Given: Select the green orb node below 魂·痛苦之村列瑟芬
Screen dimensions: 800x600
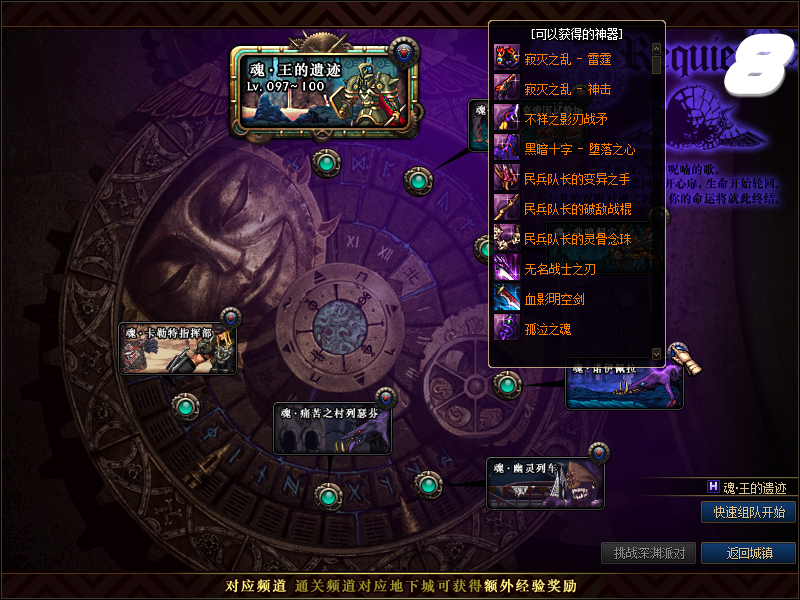Looking at the screenshot, I should click(326, 494).
